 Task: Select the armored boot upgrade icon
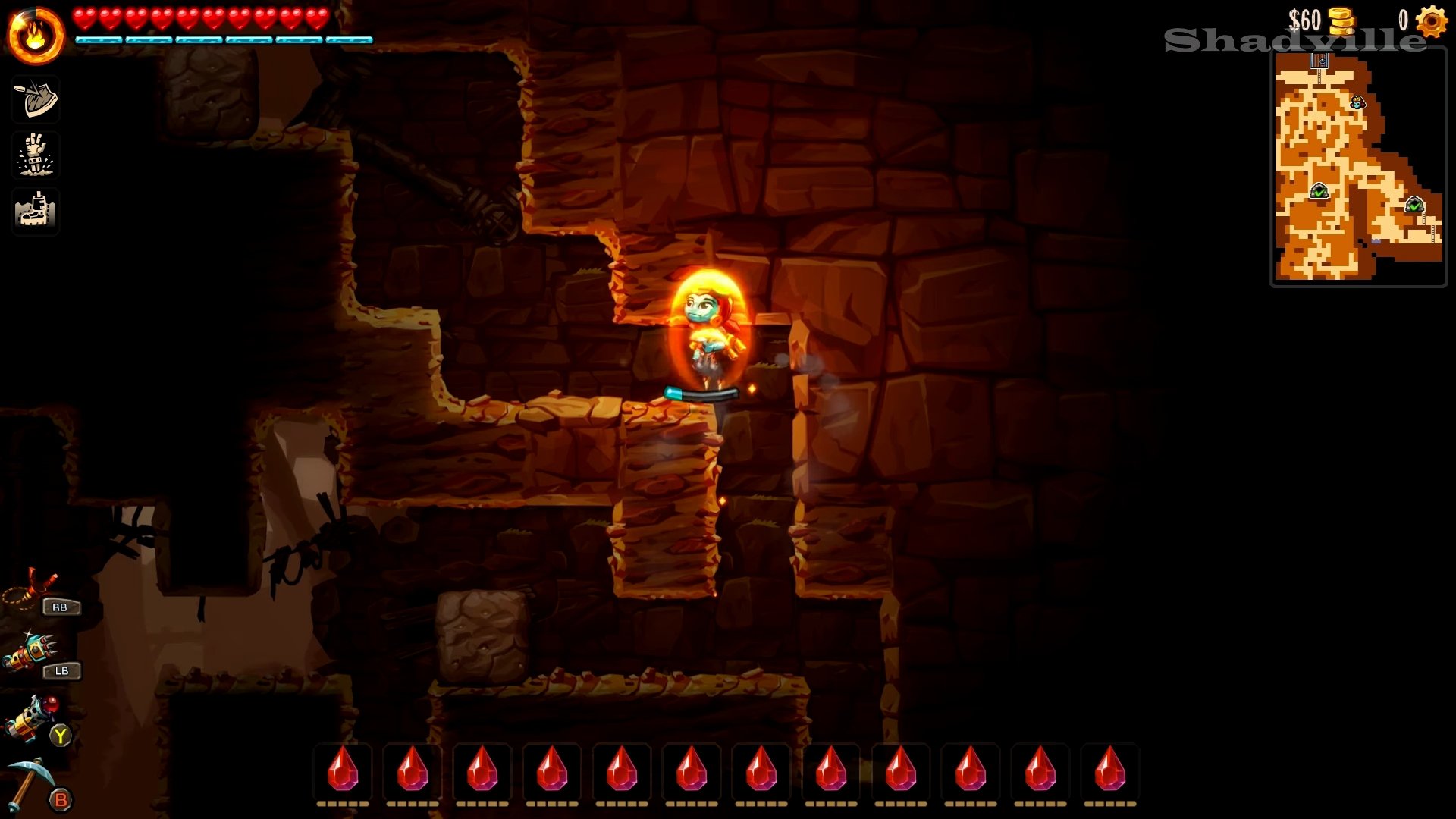(x=36, y=210)
